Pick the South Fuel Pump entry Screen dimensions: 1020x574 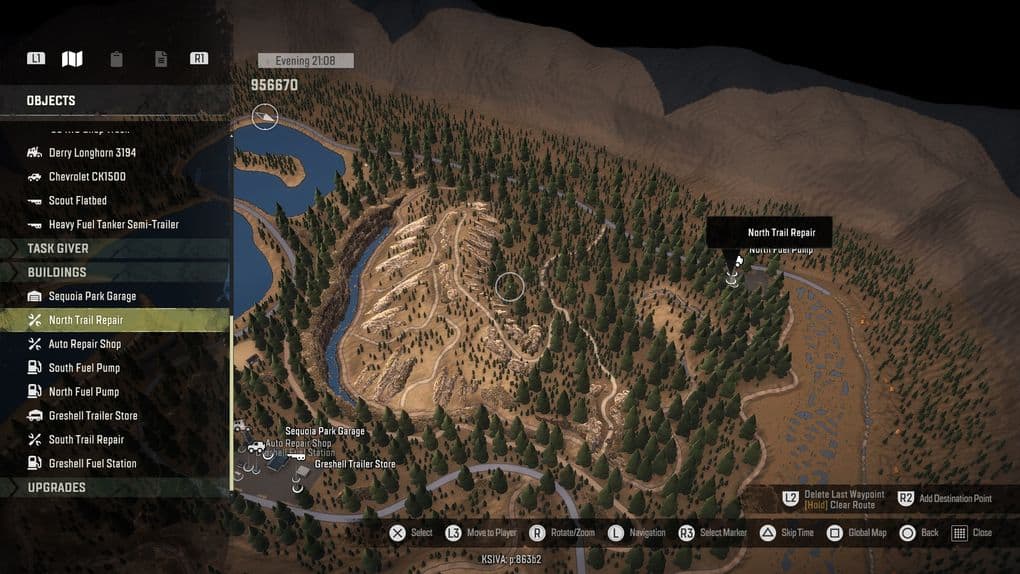[84, 368]
